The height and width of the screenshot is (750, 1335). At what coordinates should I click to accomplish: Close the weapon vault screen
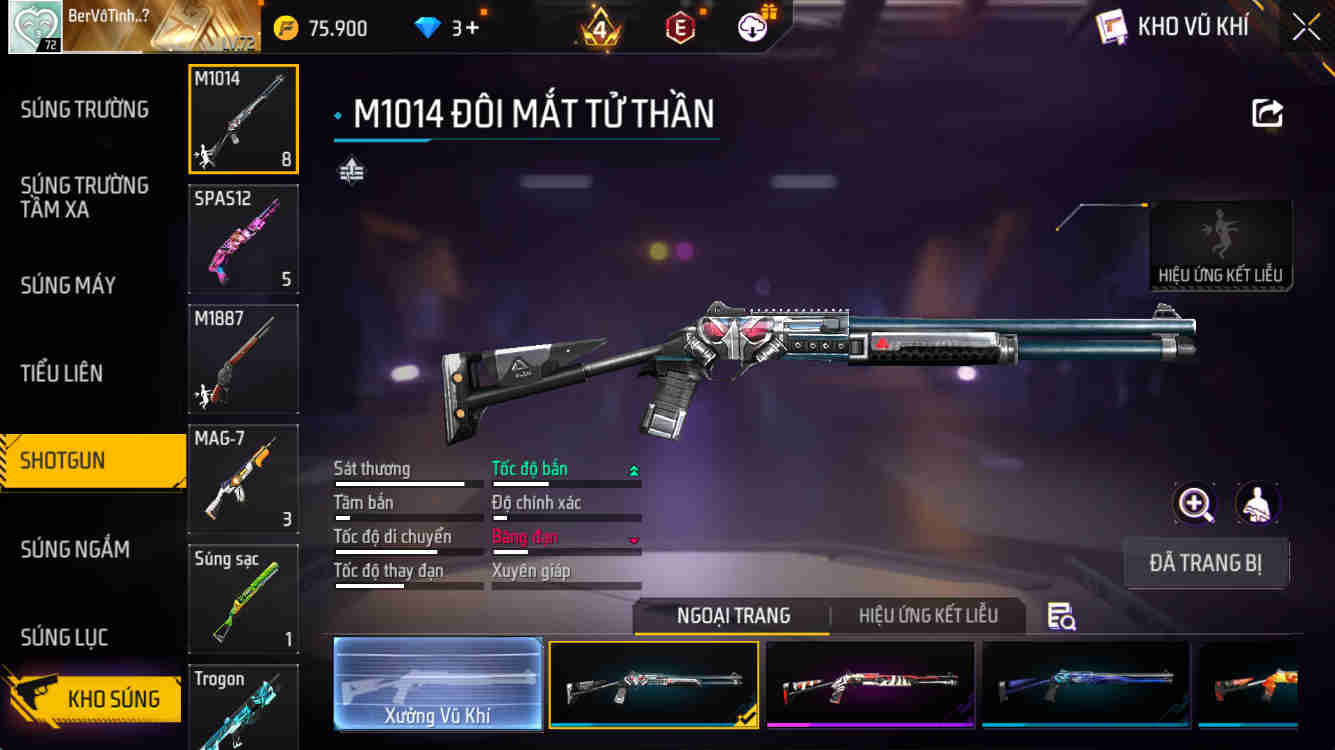(x=1306, y=27)
